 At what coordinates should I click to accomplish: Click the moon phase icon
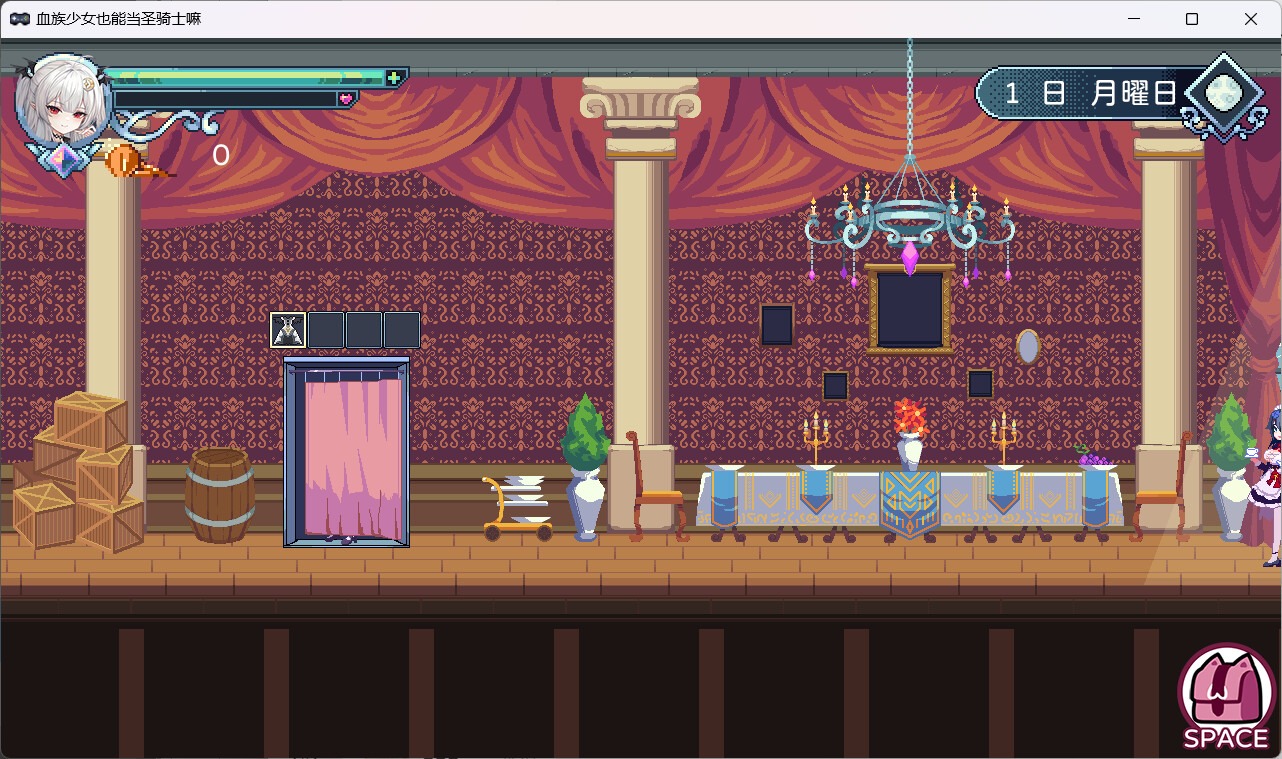coord(1222,94)
